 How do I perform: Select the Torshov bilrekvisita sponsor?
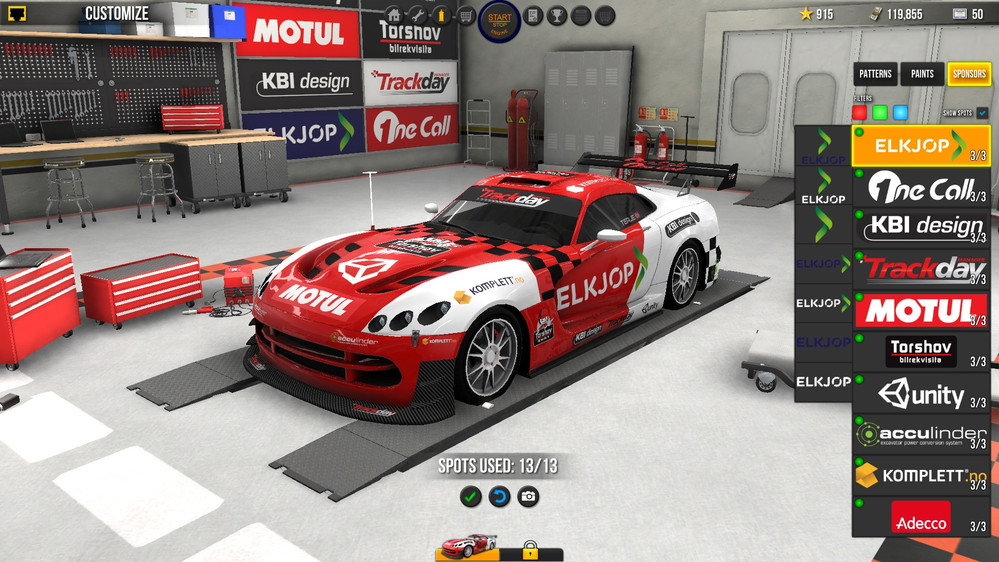(920, 352)
